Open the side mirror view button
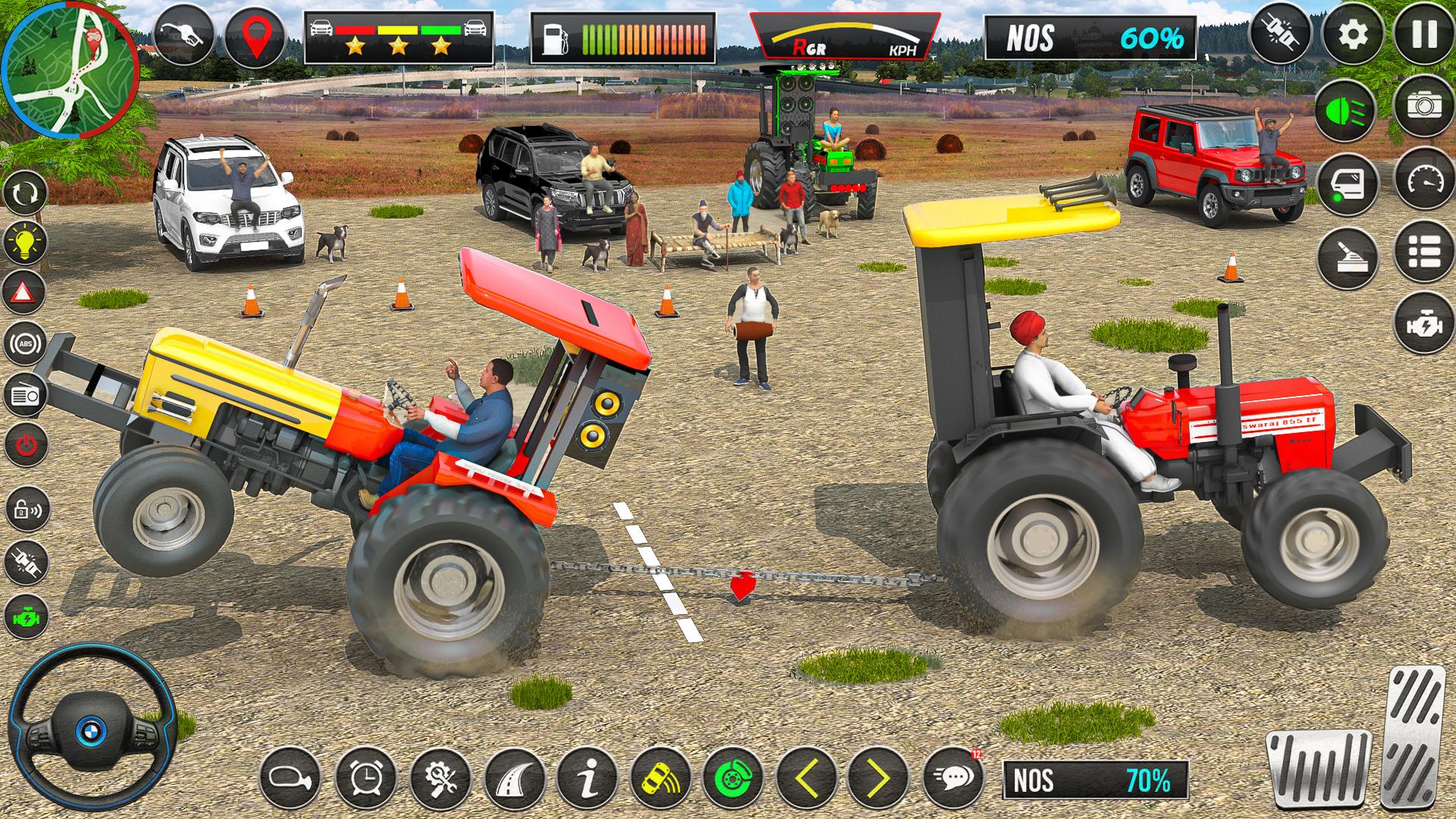The height and width of the screenshot is (819, 1456). tap(290, 777)
